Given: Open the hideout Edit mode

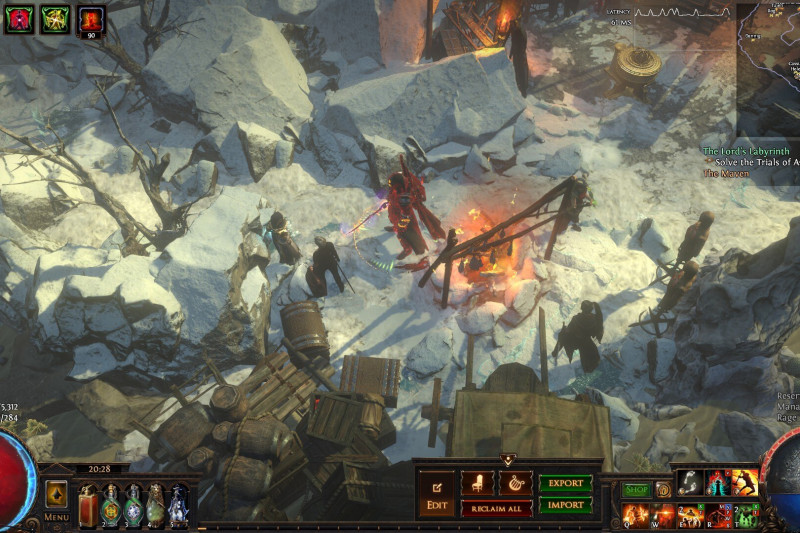Looking at the screenshot, I should (436, 494).
